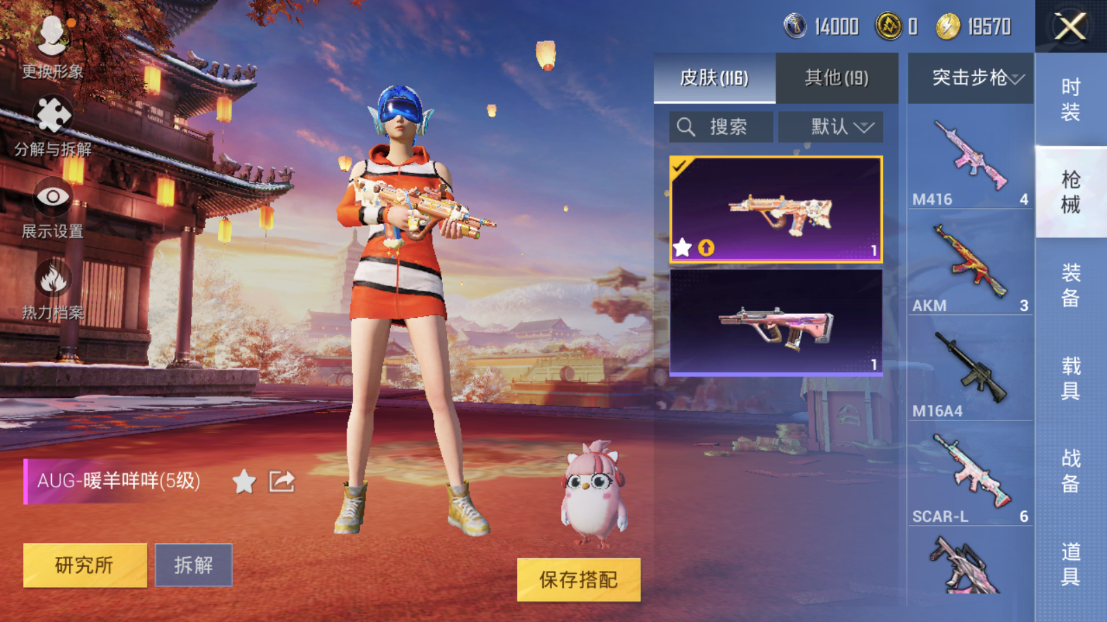Open the 其他 (19) tab

point(836,78)
